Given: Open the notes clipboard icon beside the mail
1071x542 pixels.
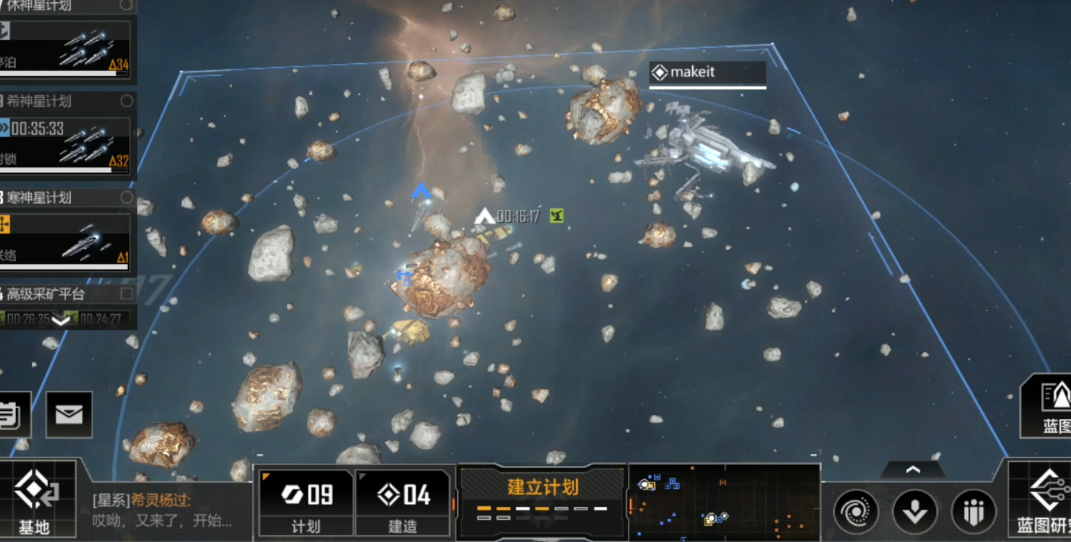Looking at the screenshot, I should pos(10,414).
